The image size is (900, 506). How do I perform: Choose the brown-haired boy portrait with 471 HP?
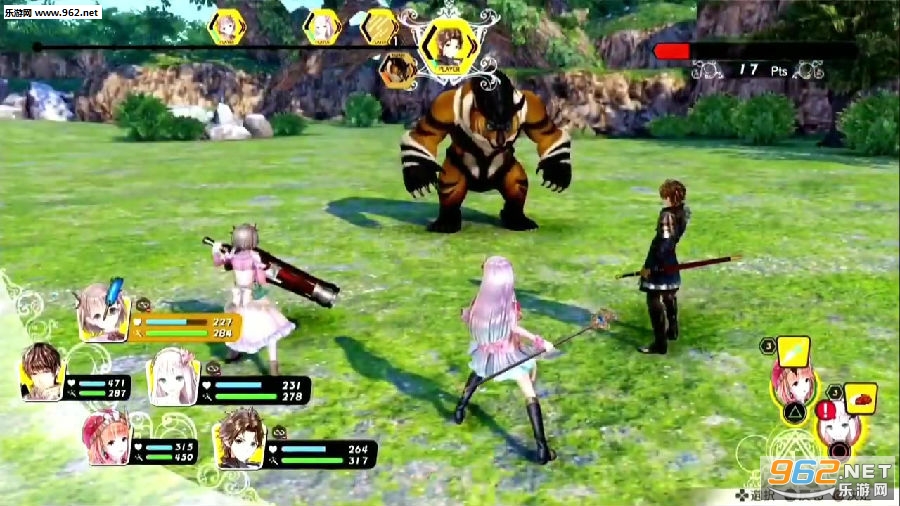(x=42, y=371)
